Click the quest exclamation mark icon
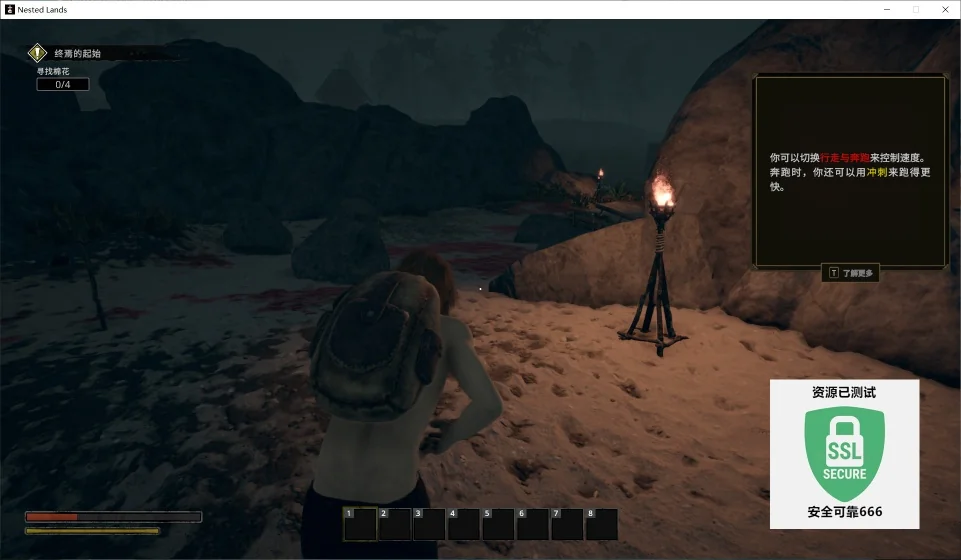The height and width of the screenshot is (560, 961). point(38,53)
